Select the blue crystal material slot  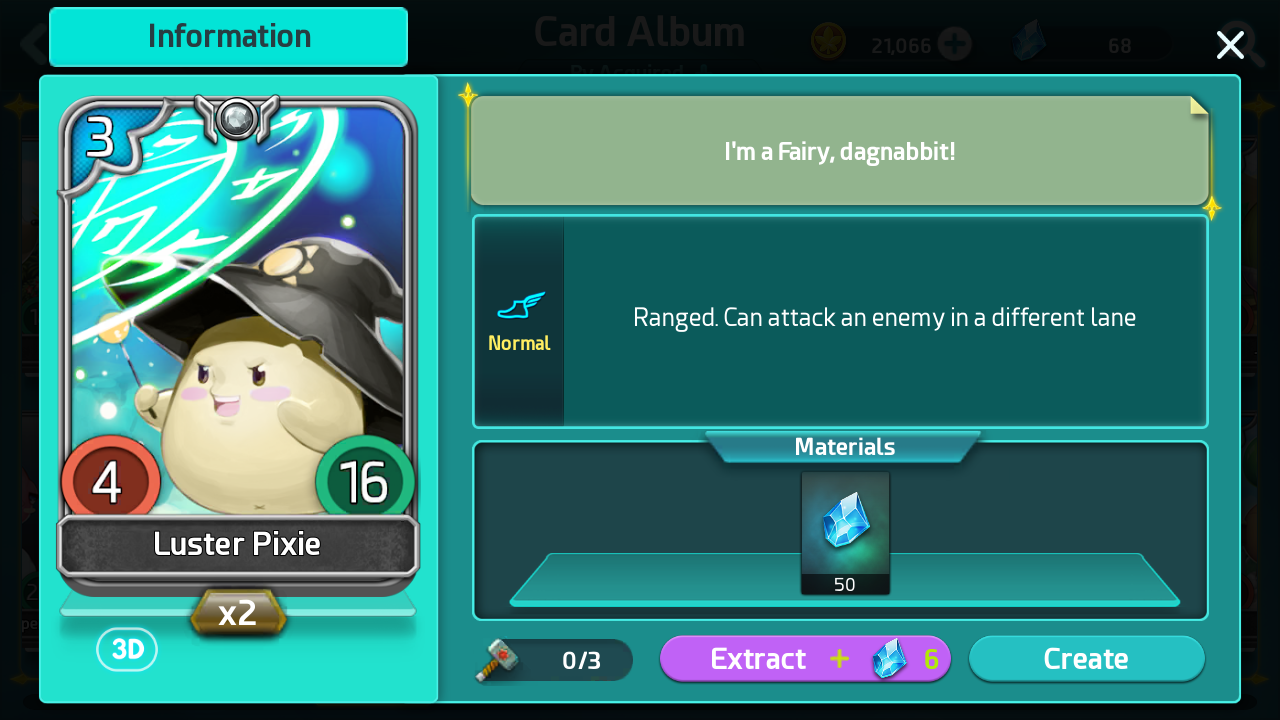pyautogui.click(x=845, y=532)
